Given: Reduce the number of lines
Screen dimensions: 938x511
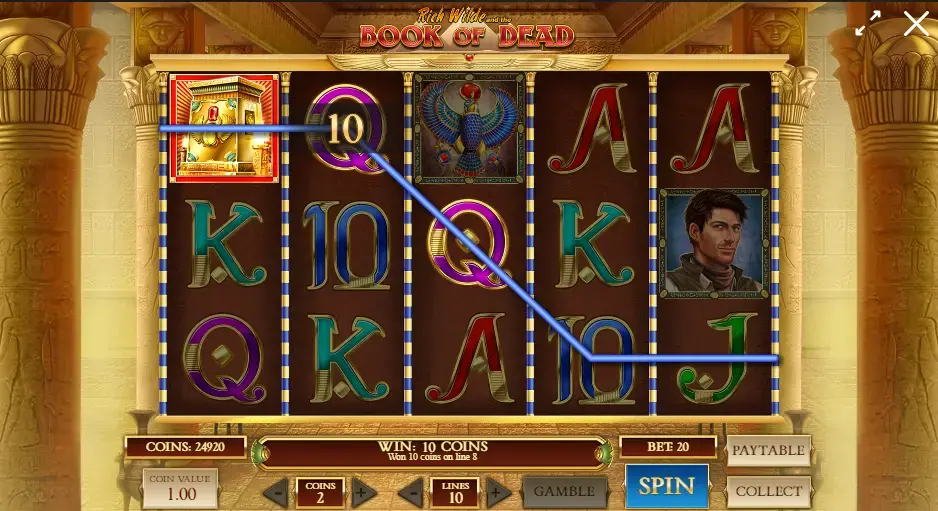Looking at the screenshot, I should click(411, 492).
